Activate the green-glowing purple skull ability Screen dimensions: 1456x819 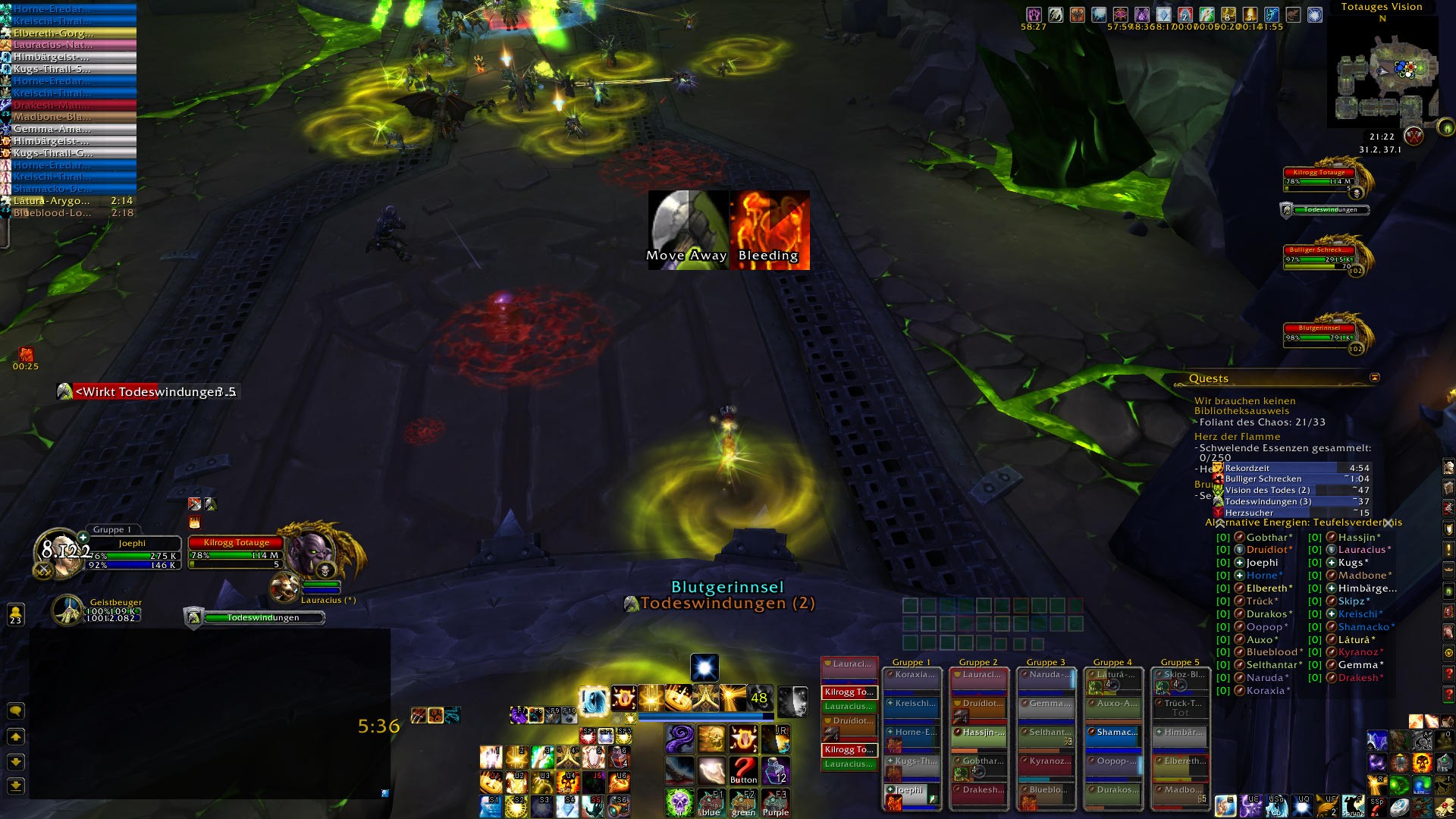point(679,802)
